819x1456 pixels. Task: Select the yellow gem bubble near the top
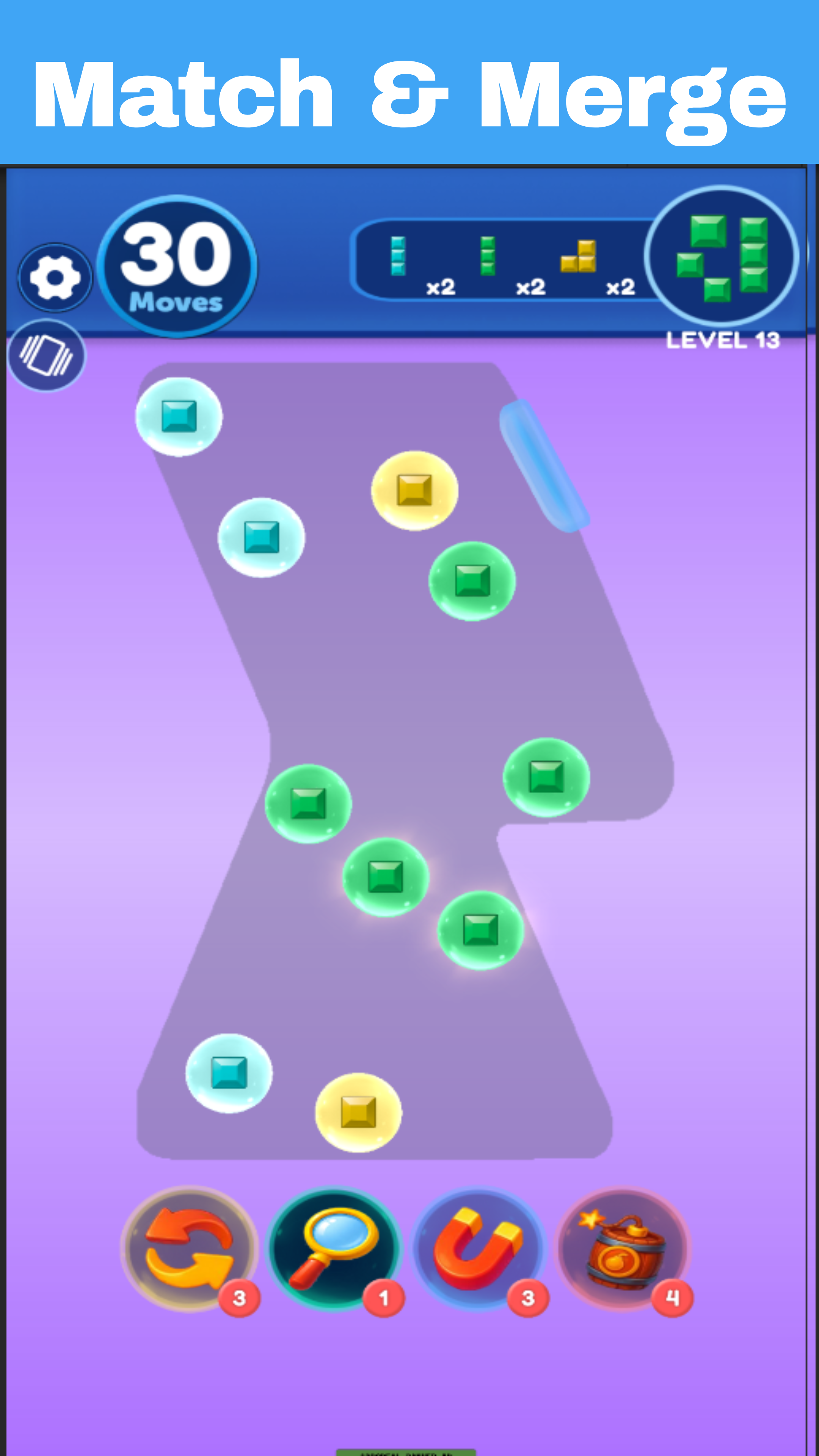pyautogui.click(x=414, y=491)
